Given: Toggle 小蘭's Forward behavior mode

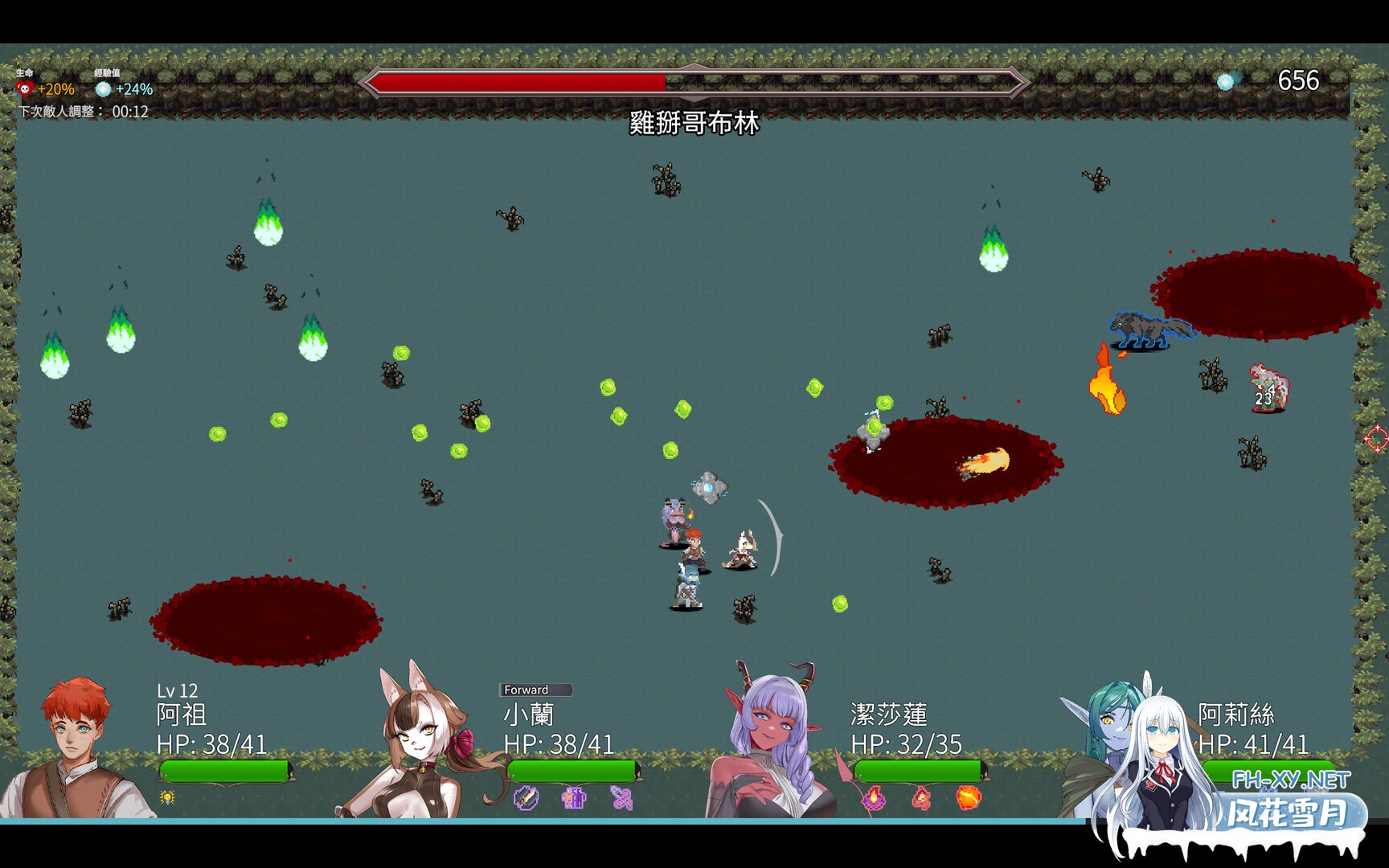Looking at the screenshot, I should pyautogui.click(x=536, y=690).
